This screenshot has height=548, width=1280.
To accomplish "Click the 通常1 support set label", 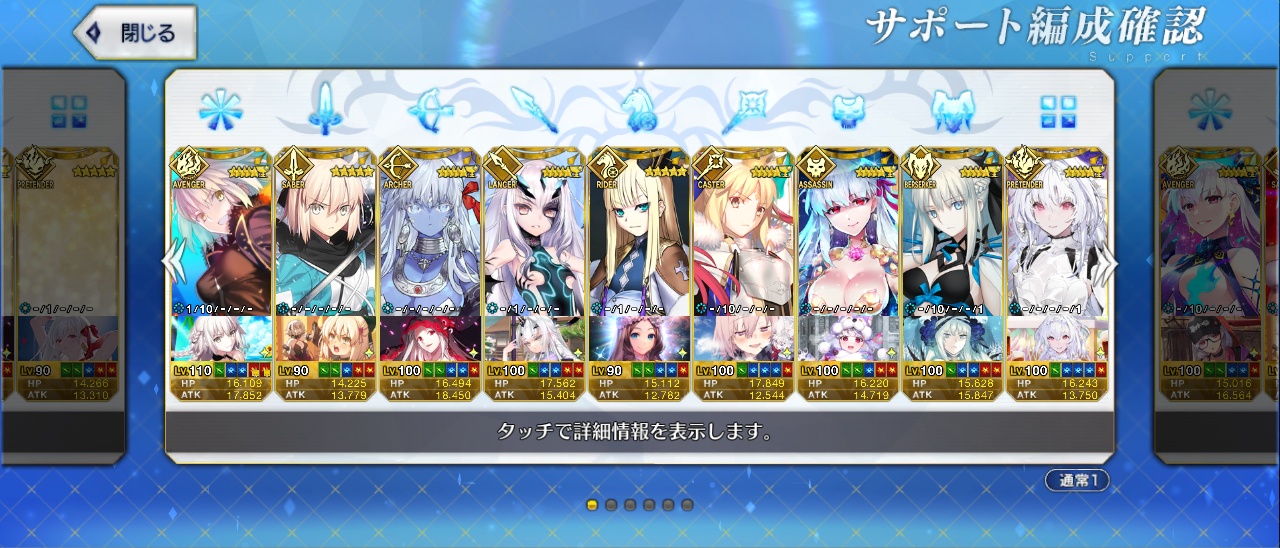I will 1077,481.
